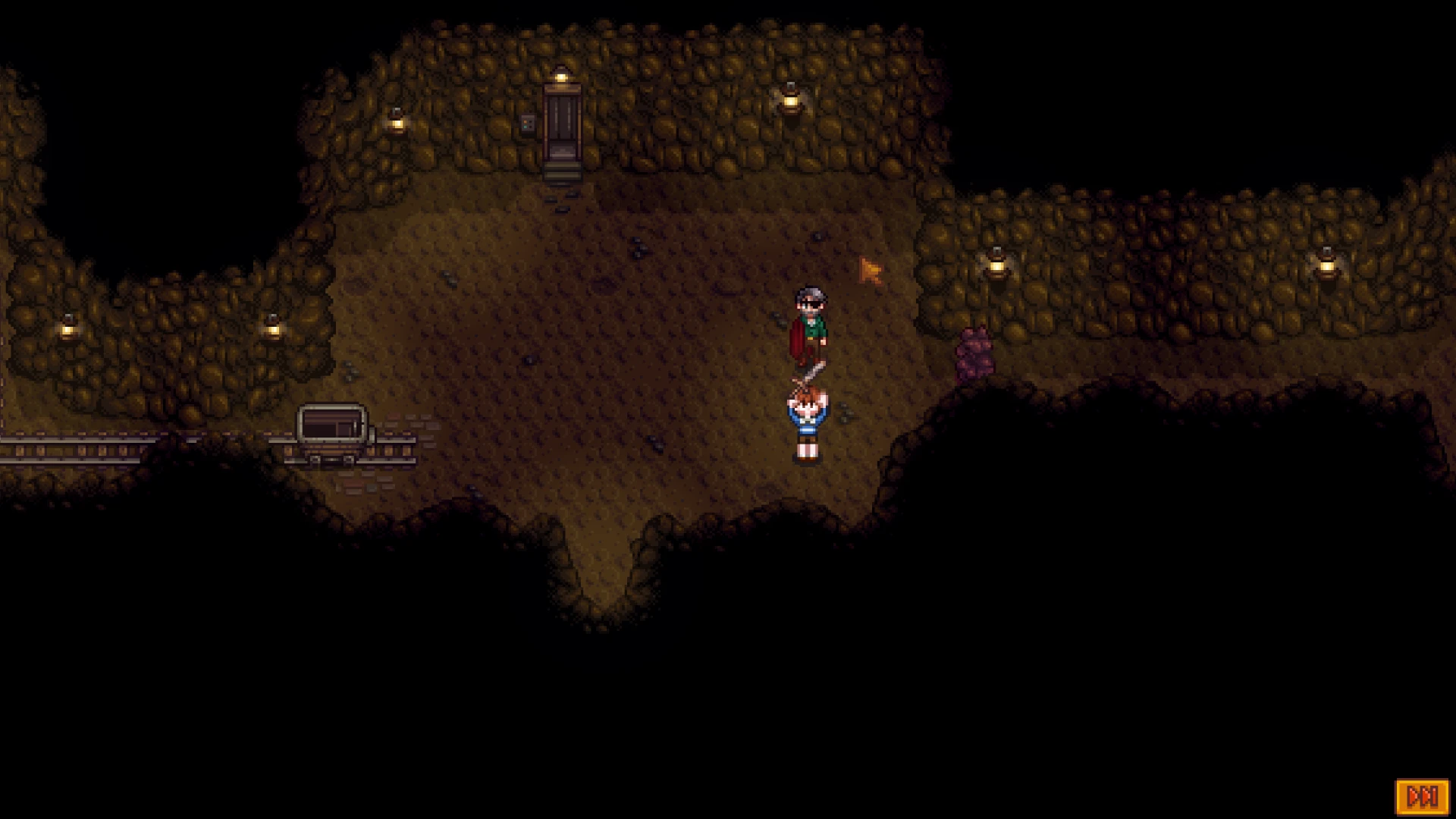This screenshot has width=1456, height=819.
Task: Skip the cutscene with the fast-forward button
Action: coord(1422,797)
